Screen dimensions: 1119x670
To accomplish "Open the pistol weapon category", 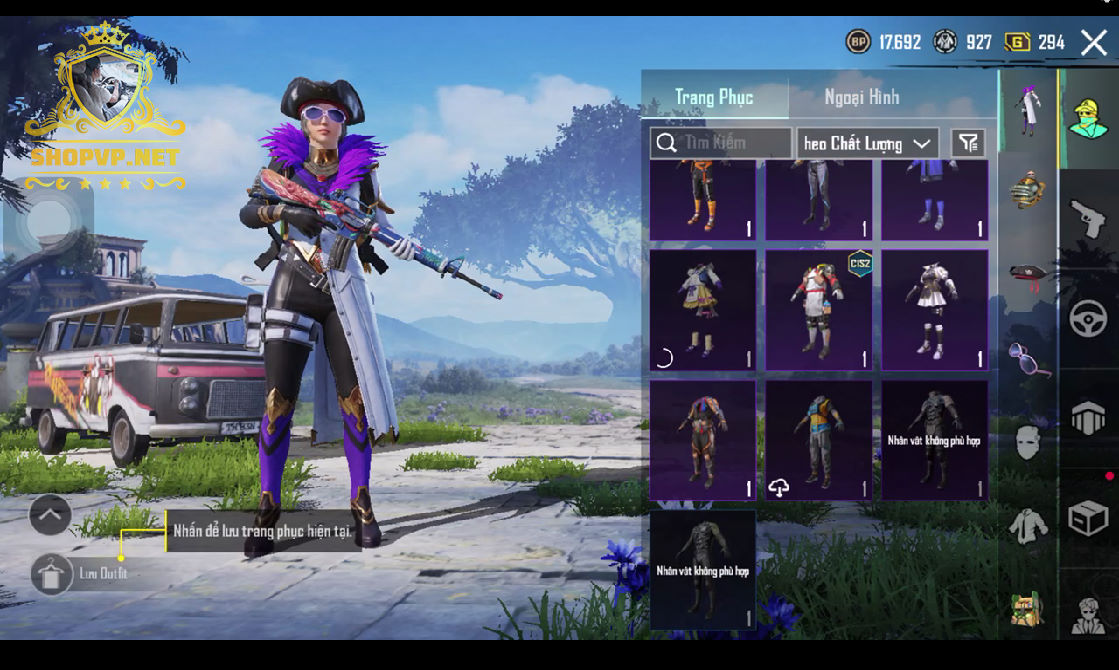I will click(x=1088, y=217).
